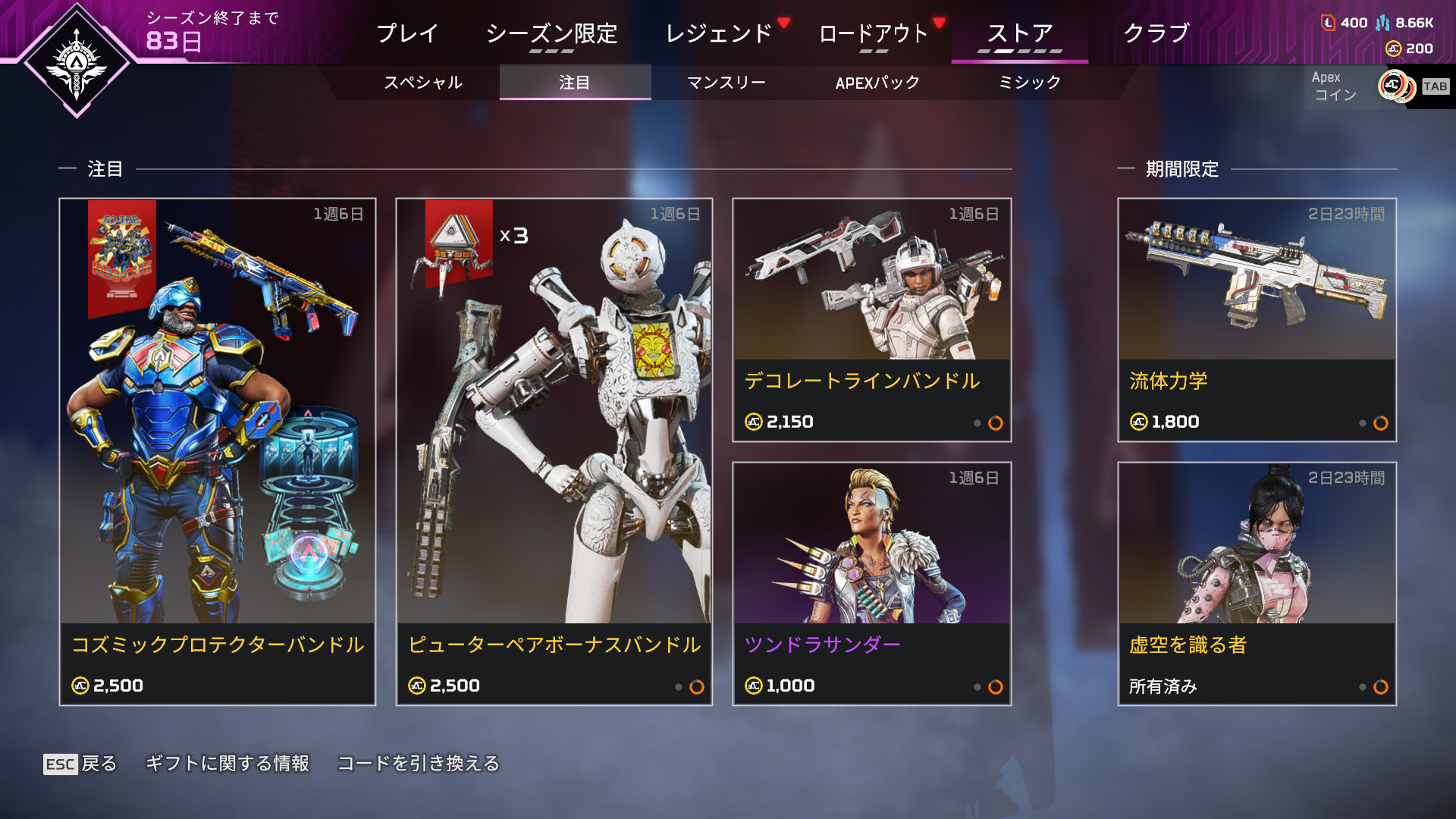Show the スペシャル store section
The image size is (1456, 819).
[x=422, y=83]
